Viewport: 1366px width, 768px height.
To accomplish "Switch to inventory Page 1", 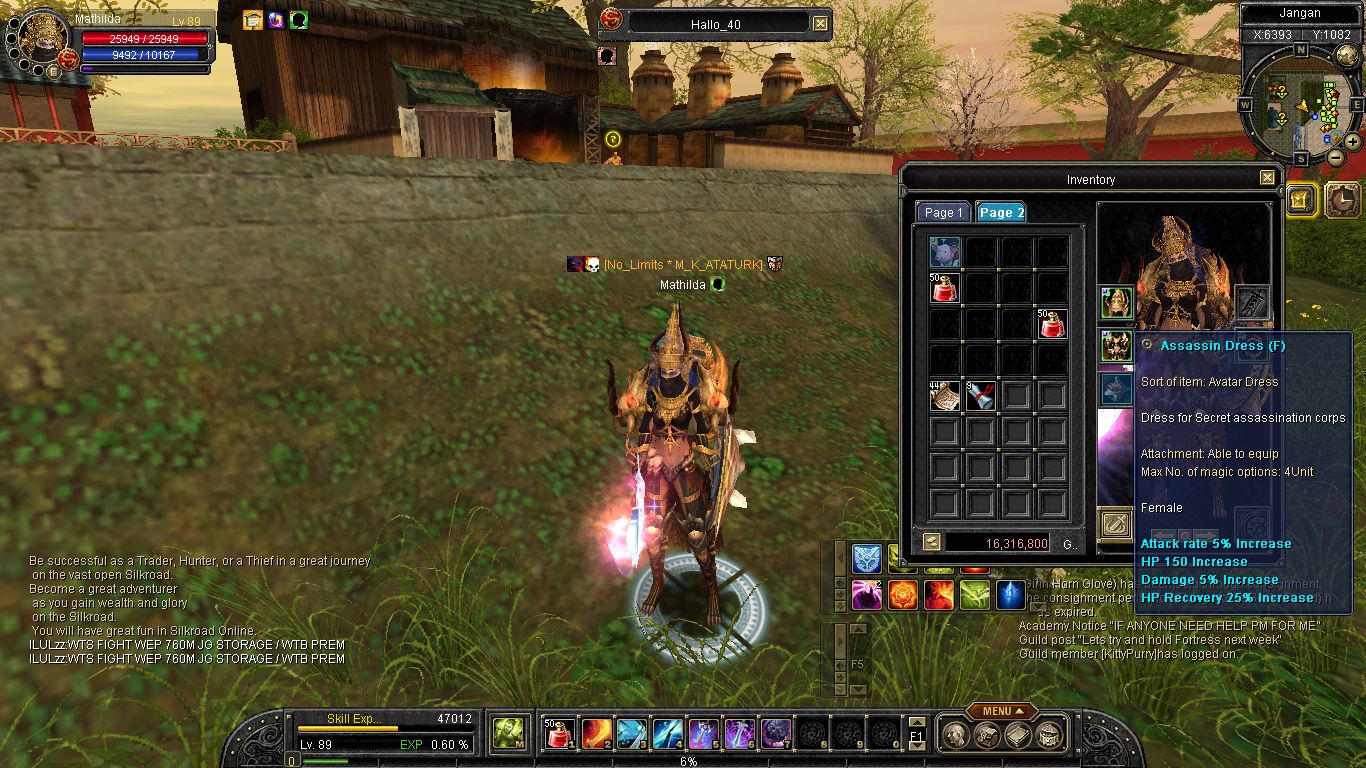I will (943, 212).
